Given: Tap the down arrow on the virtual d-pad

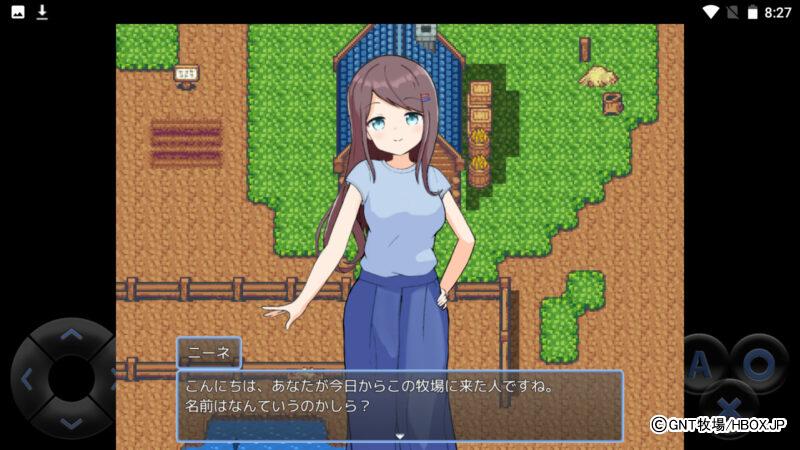Looking at the screenshot, I should click(x=70, y=423).
